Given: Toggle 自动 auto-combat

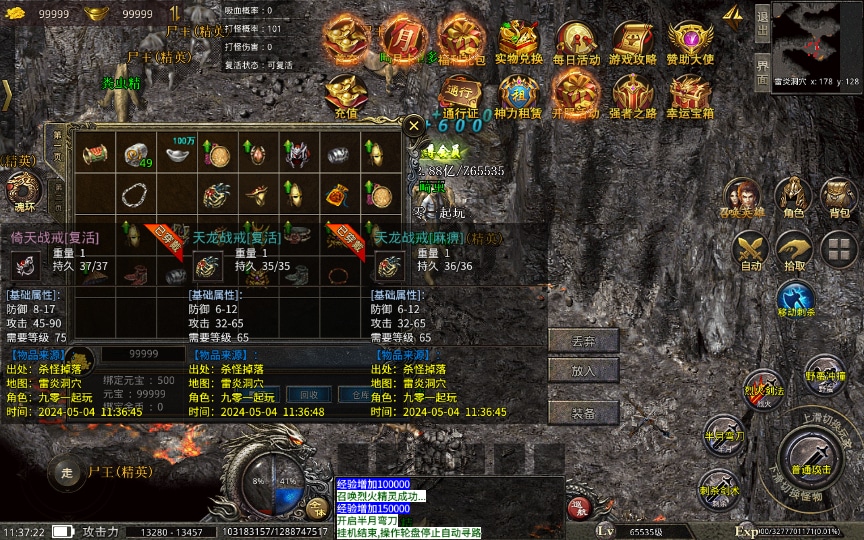Looking at the screenshot, I should [x=748, y=249].
